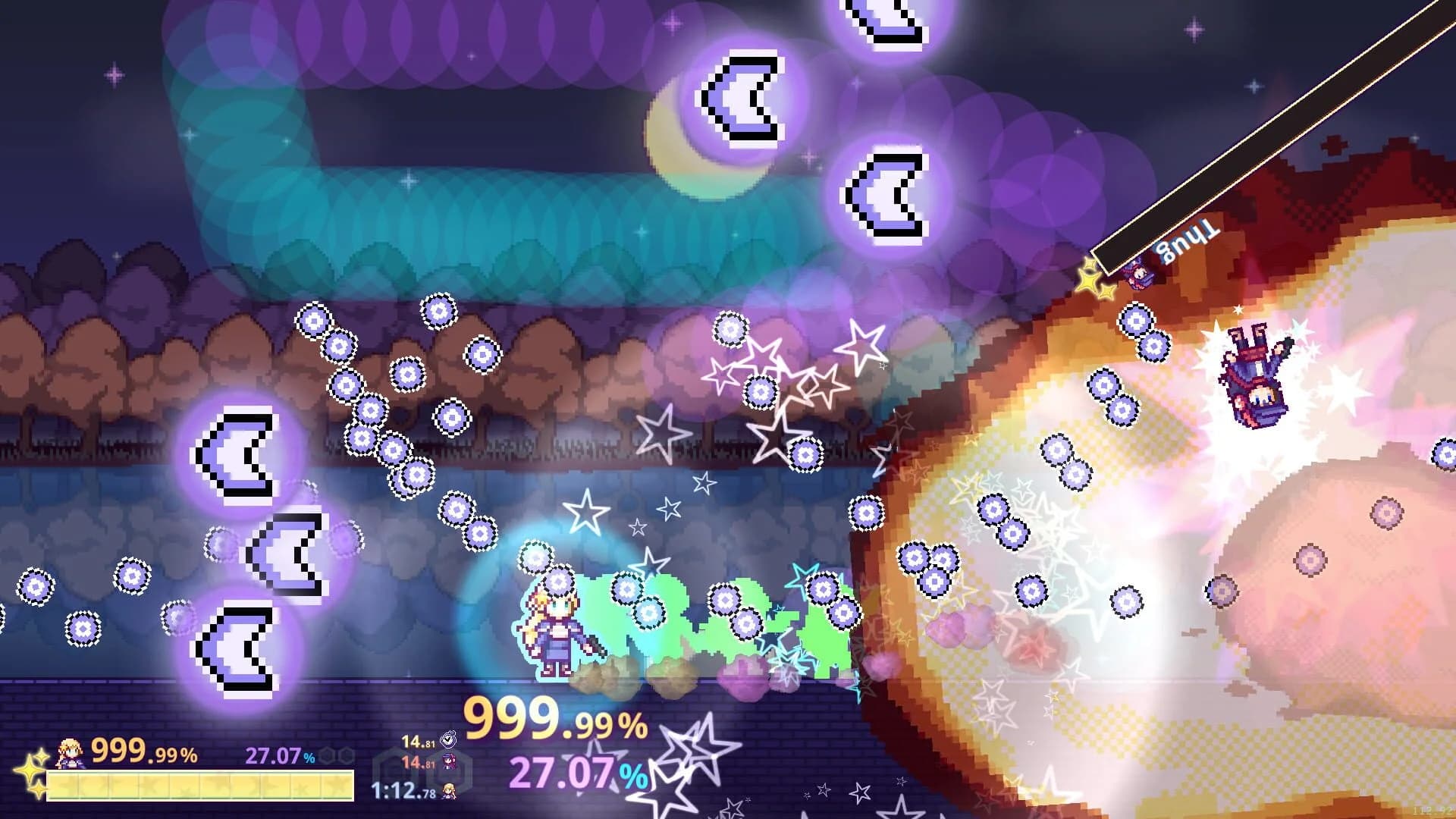Screen dimensions: 1456x819
Task: Click the blonde character portrait beside 999.99%
Action: [71, 755]
